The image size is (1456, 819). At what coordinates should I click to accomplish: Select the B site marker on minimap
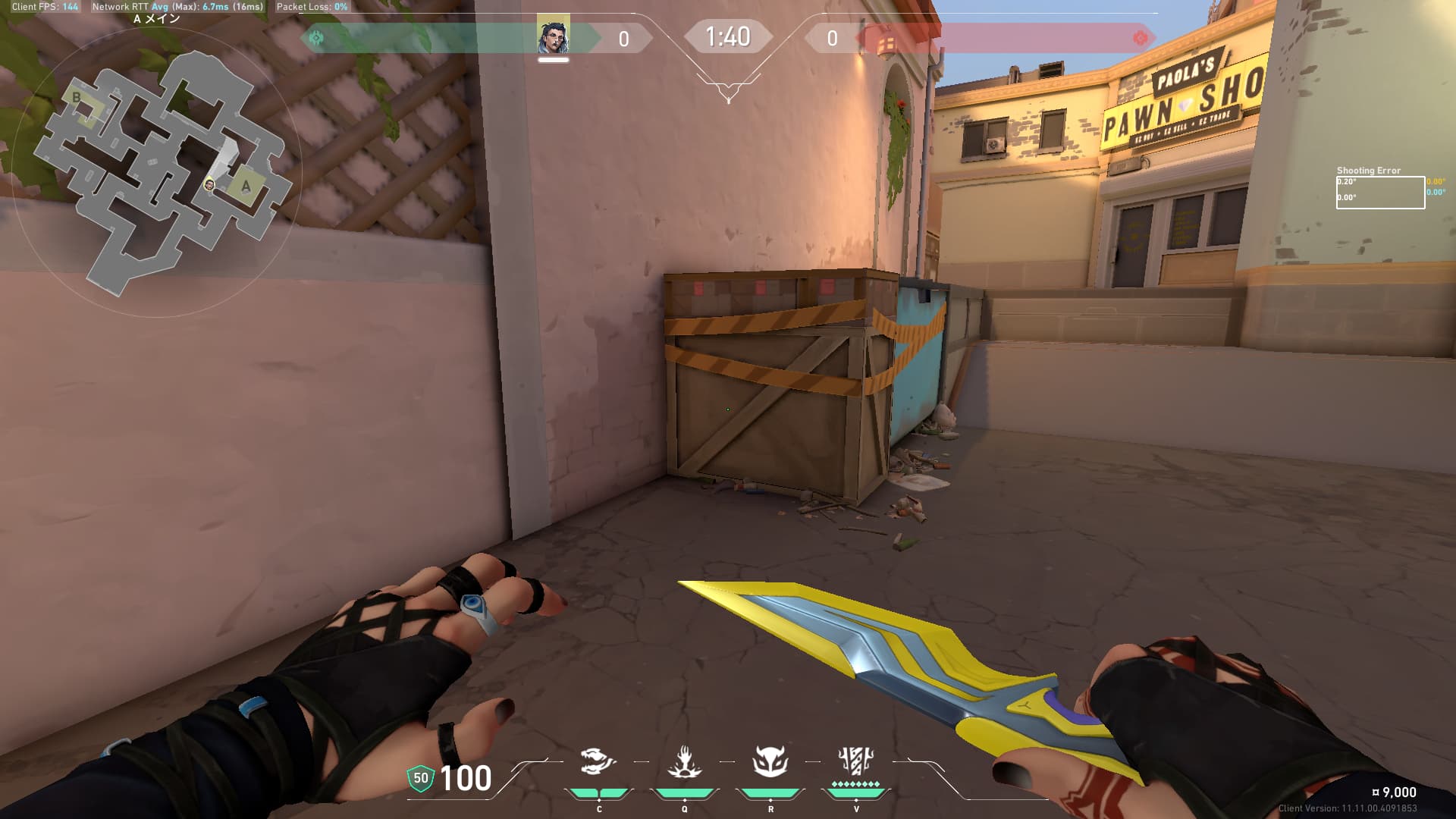(x=77, y=98)
